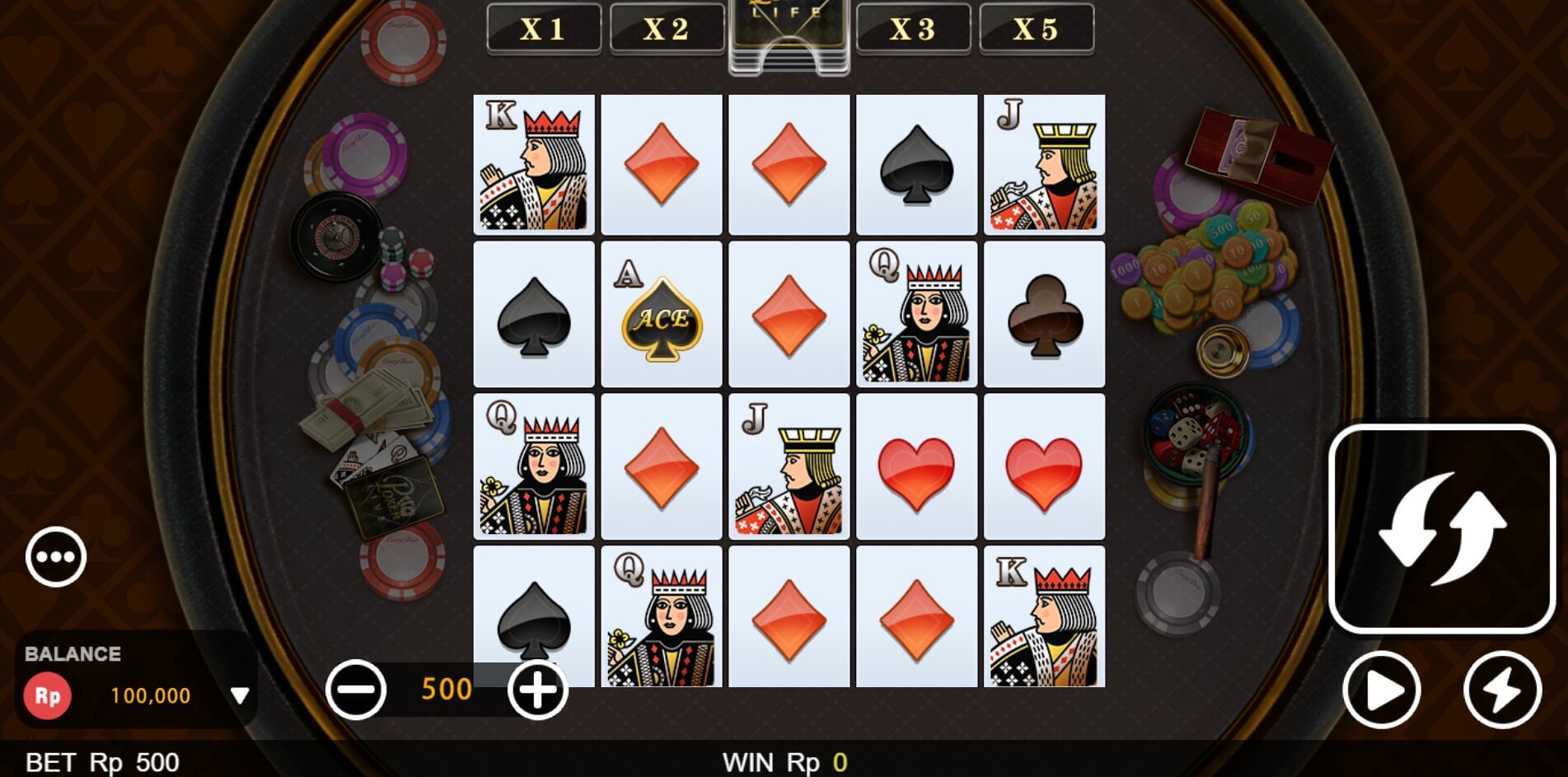Click the black spade symbol card

[533, 314]
